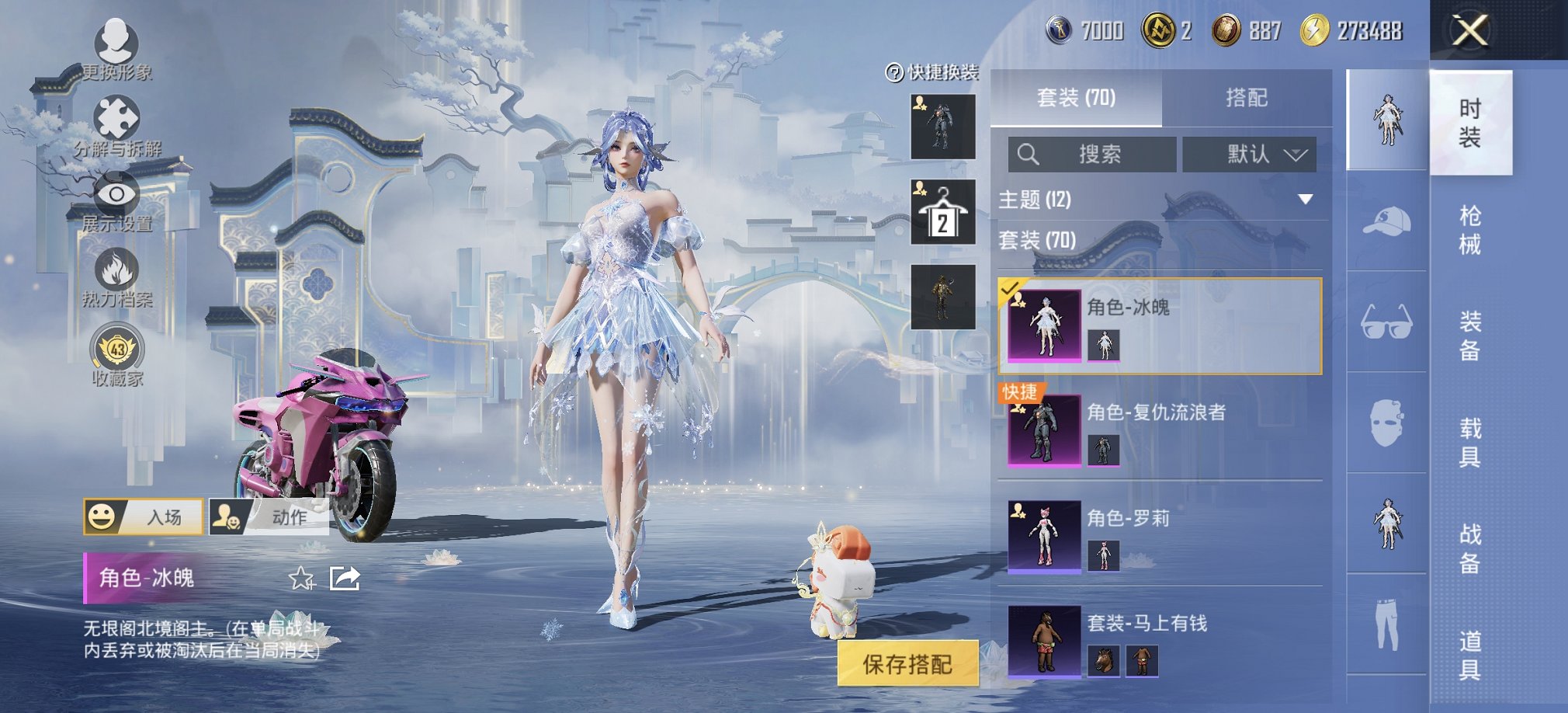Collapse the 主题 (12) theme section

[1304, 200]
